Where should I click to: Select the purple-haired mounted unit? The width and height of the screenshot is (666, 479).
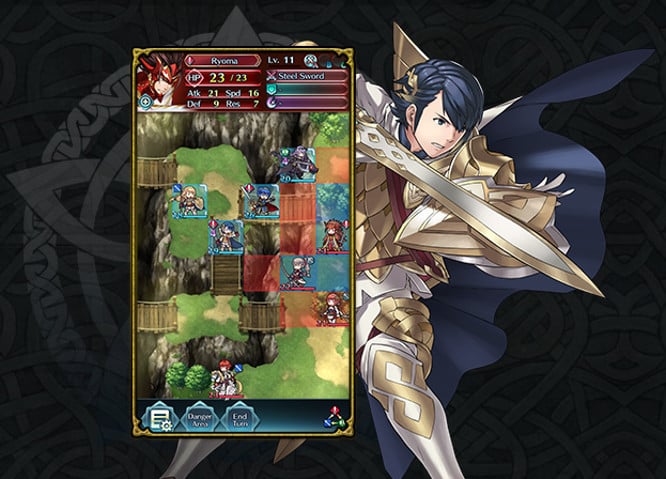point(298,165)
